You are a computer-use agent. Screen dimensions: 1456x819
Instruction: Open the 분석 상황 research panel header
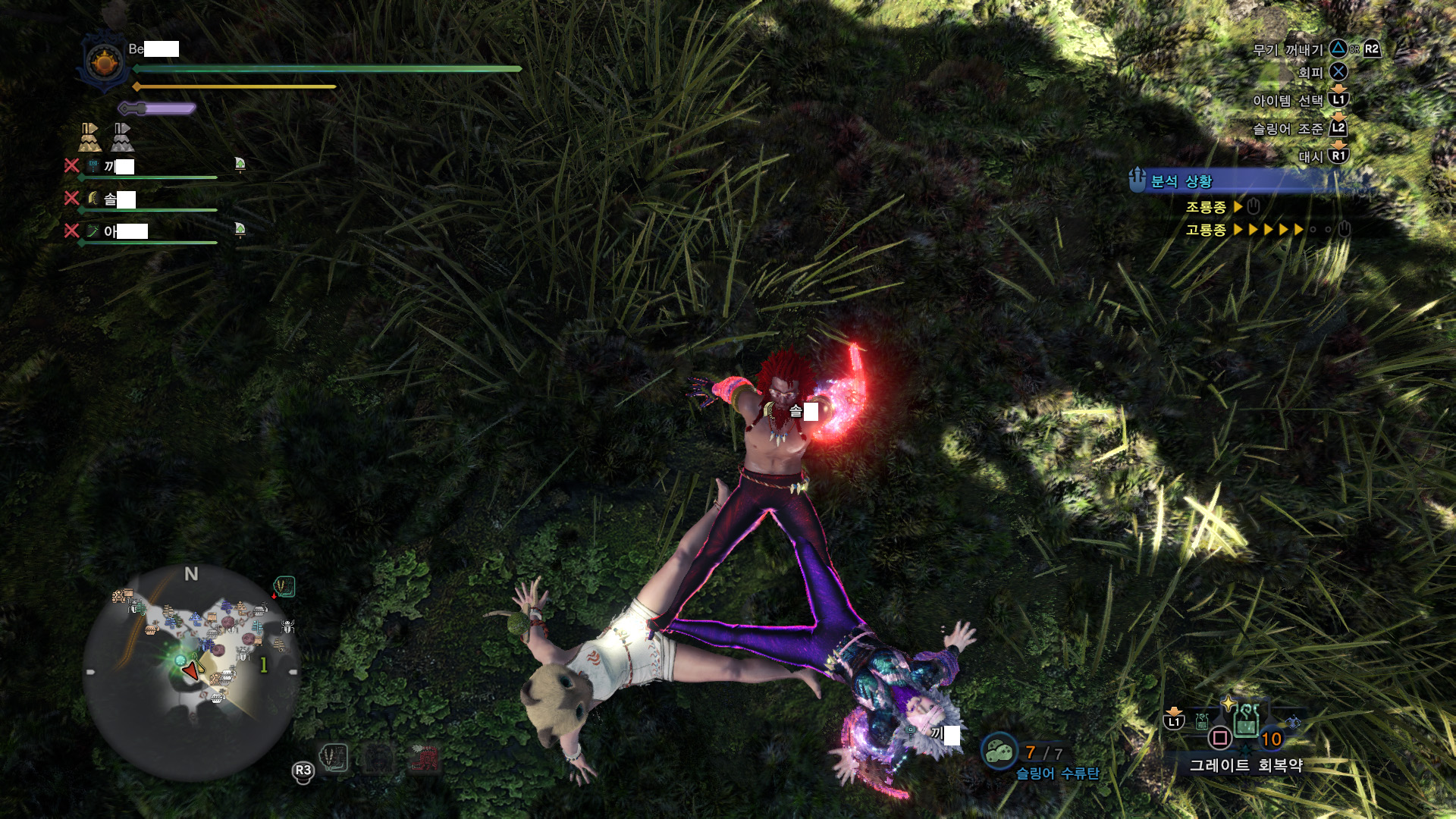point(1181,181)
